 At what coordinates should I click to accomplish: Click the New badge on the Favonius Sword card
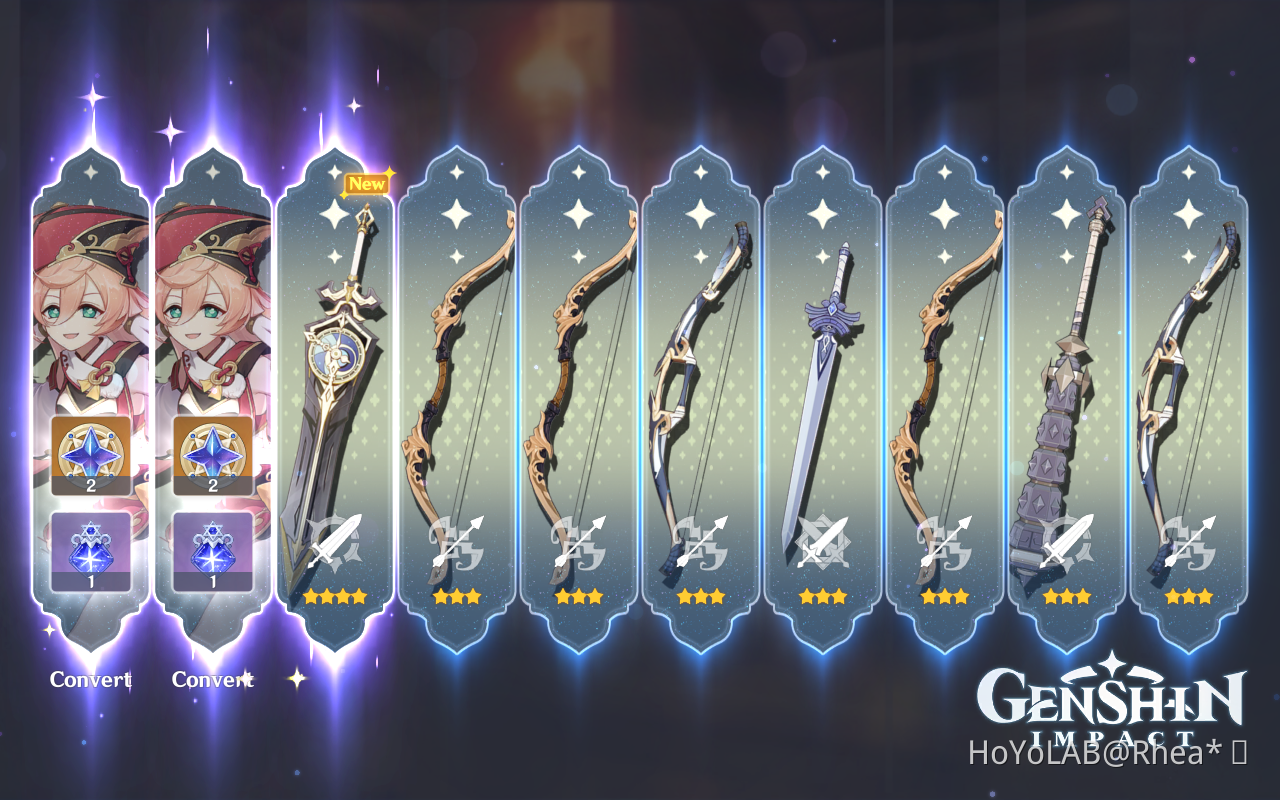click(366, 183)
